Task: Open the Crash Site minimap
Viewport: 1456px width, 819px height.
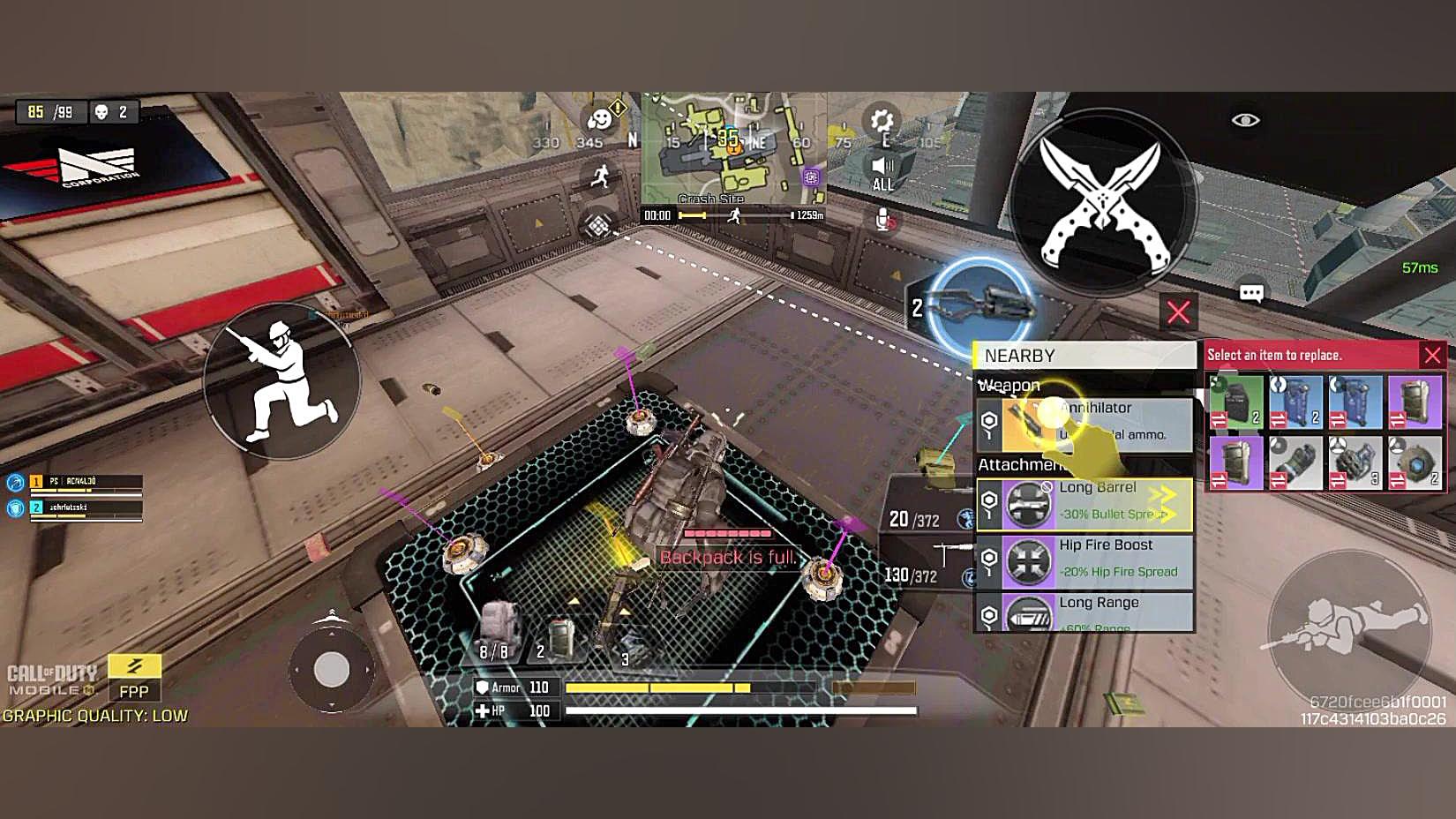Action: pyautogui.click(x=732, y=148)
